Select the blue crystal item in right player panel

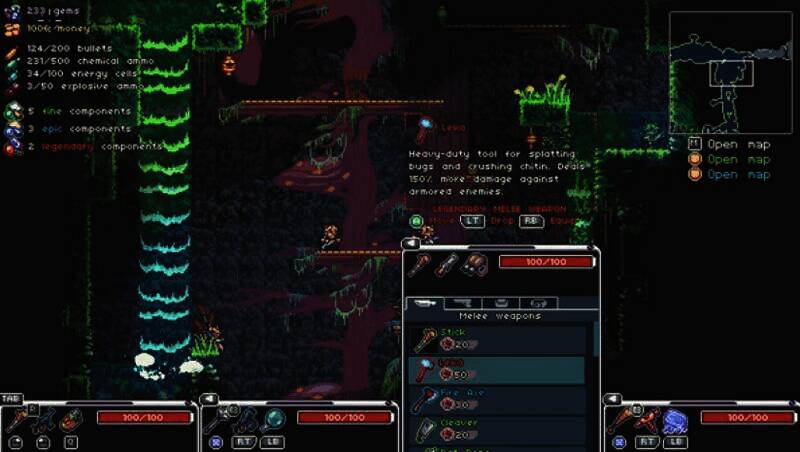[675, 420]
